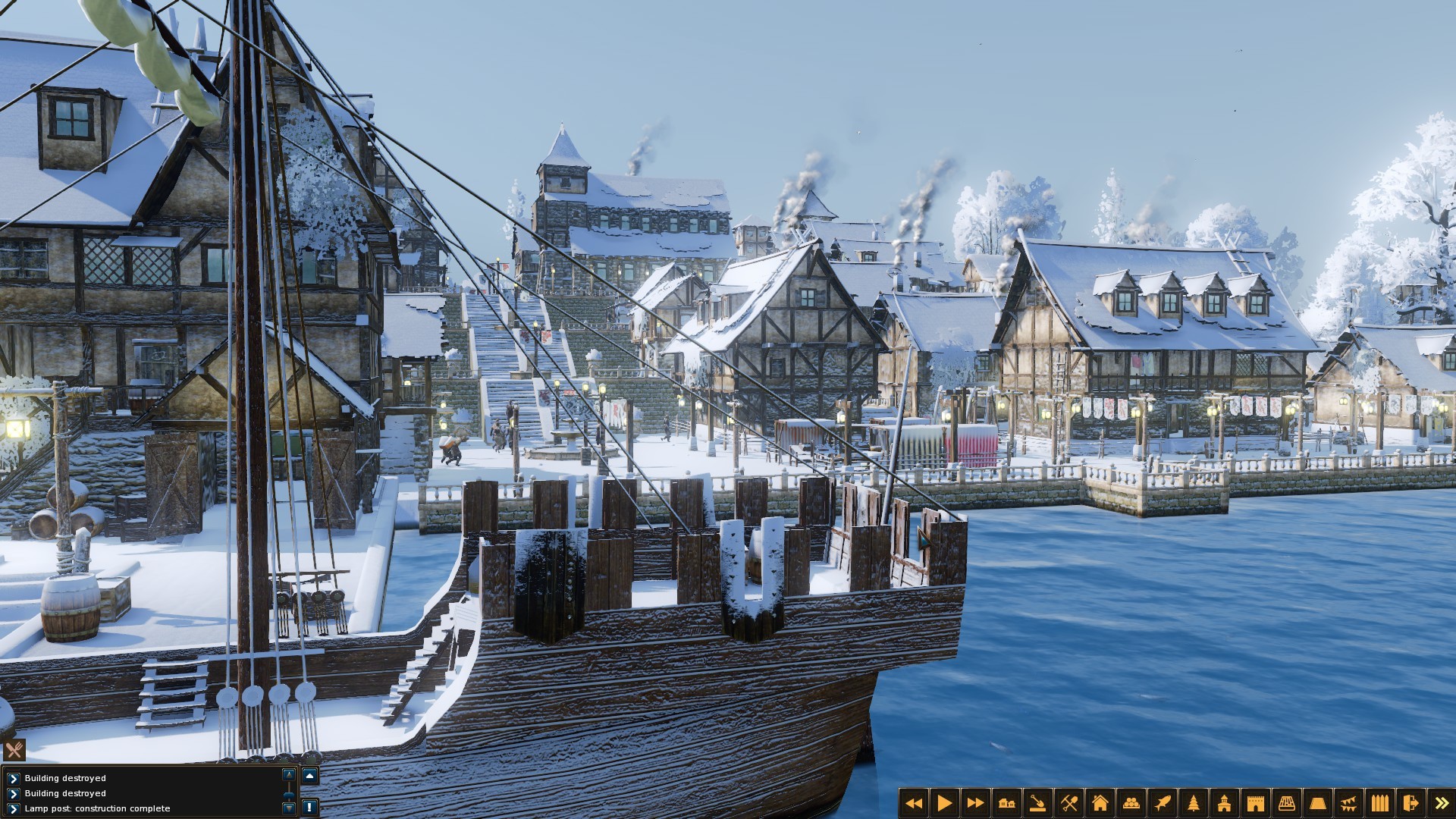Image resolution: width=1456 pixels, height=819 pixels.
Task: Open the stacked logs storage category
Action: pyautogui.click(x=1131, y=803)
